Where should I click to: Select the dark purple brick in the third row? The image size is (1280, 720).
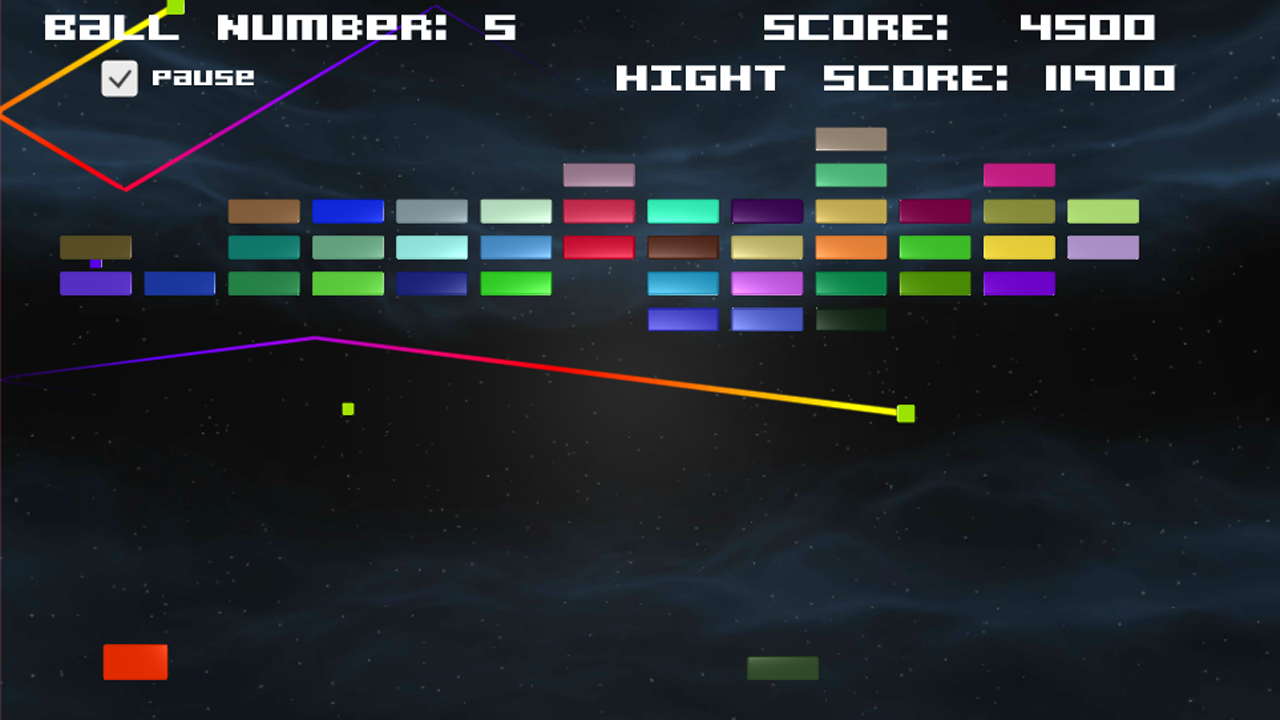coord(767,211)
